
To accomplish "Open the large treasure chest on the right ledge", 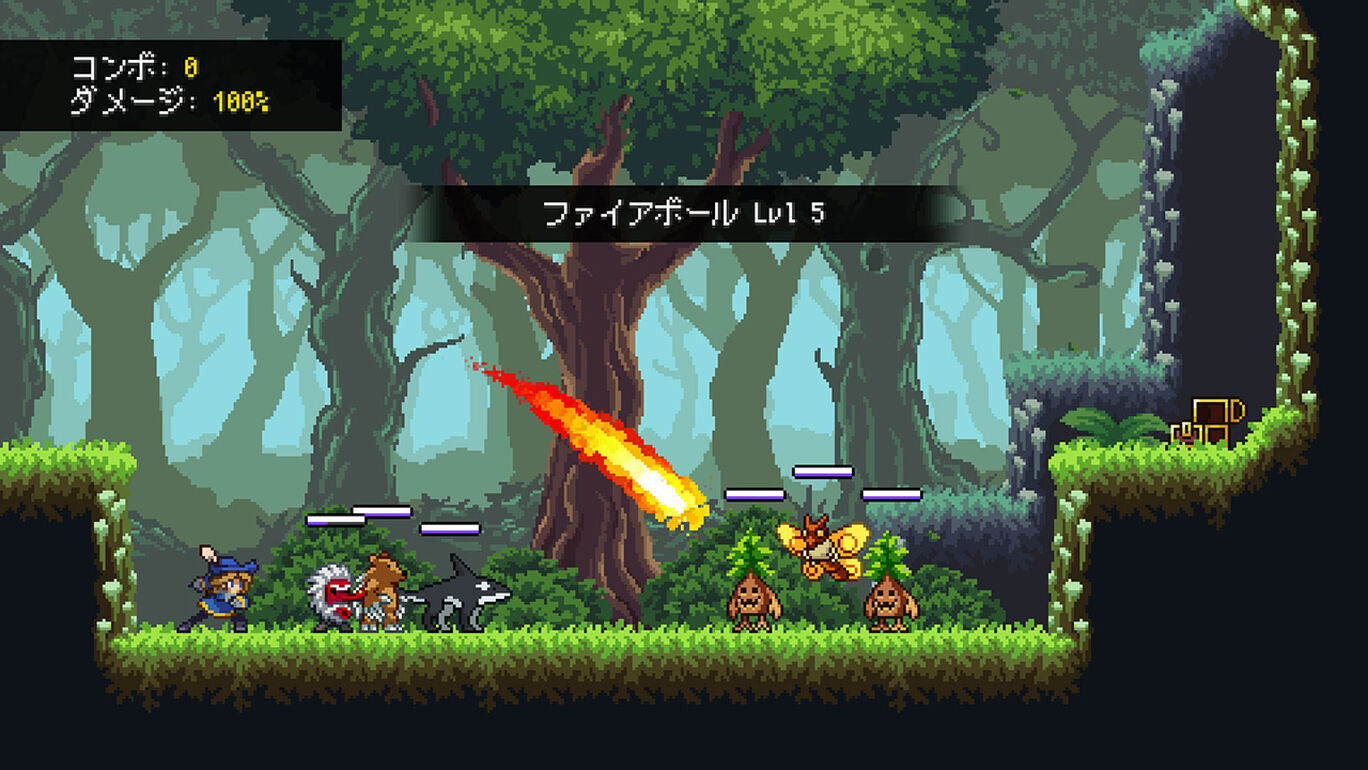I will pyautogui.click(x=1213, y=414).
